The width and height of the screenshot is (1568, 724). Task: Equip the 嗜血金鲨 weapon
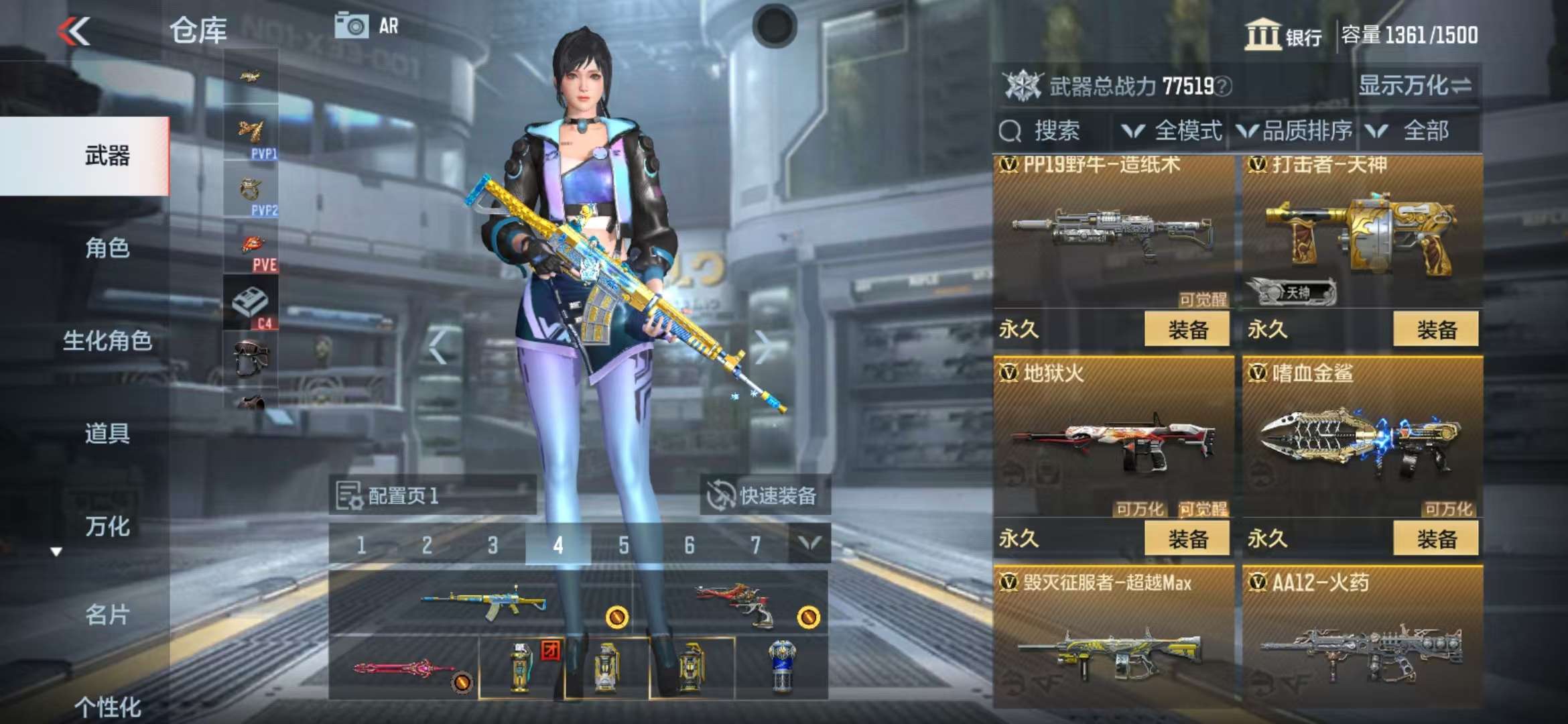click(1435, 538)
